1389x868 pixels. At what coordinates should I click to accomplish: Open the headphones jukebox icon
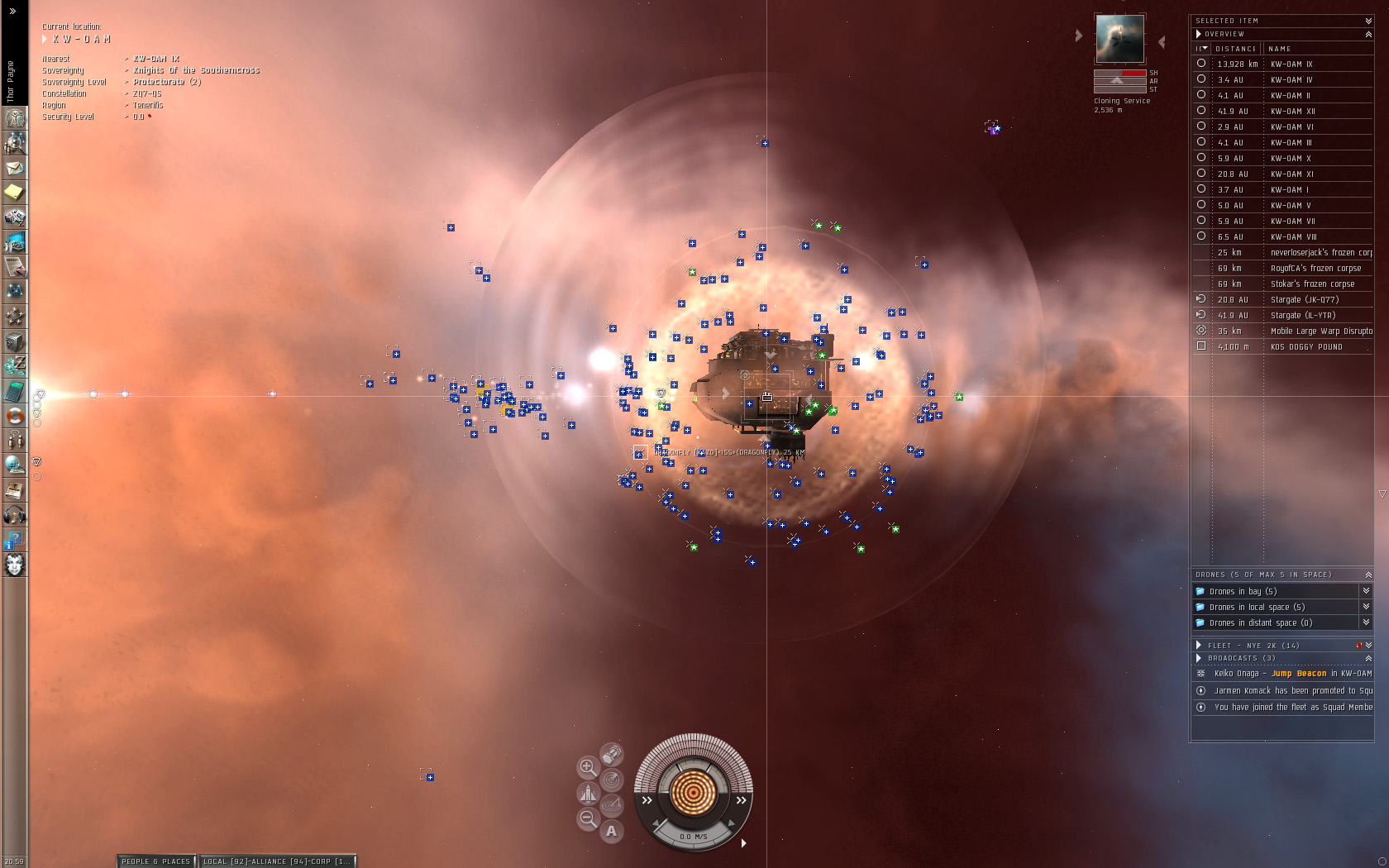pos(14,515)
